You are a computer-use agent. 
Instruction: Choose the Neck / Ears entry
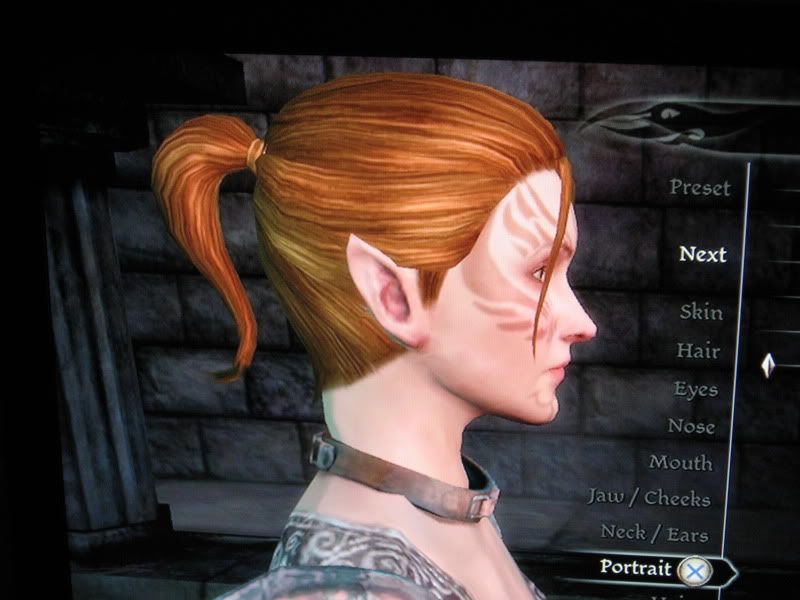(x=657, y=532)
